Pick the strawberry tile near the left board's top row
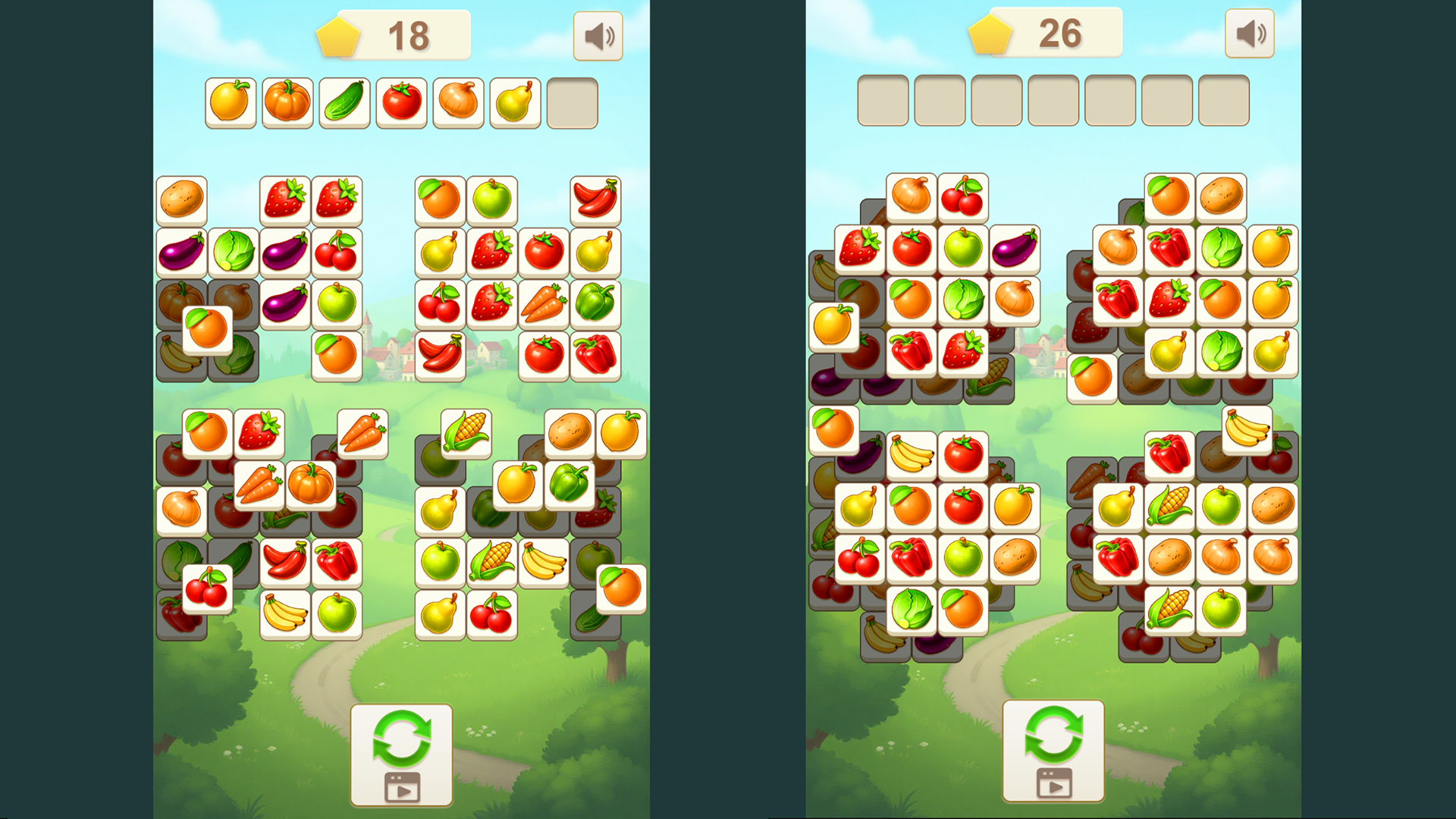 [284, 199]
